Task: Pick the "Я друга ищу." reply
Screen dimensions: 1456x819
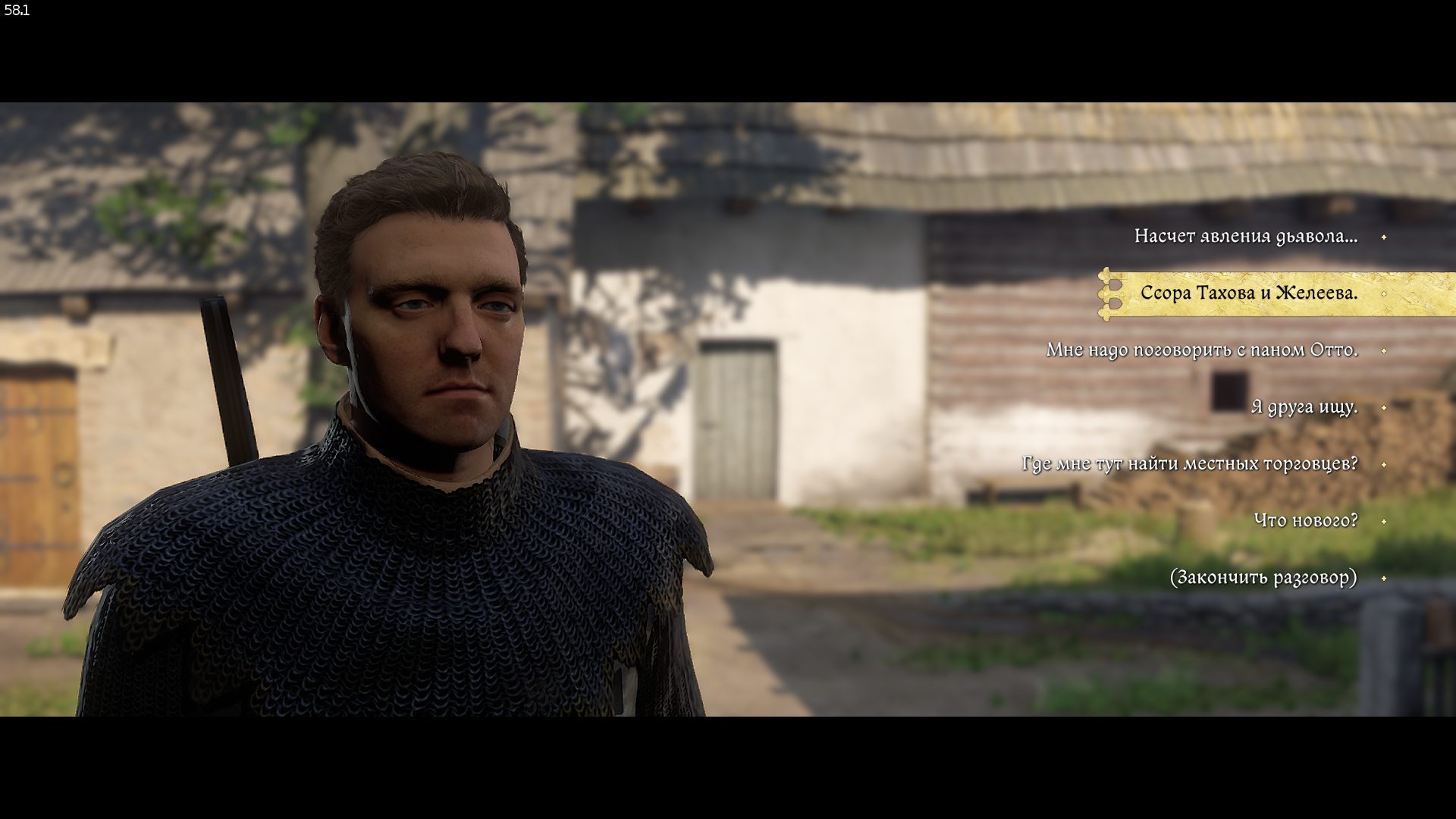Action: tap(1304, 407)
